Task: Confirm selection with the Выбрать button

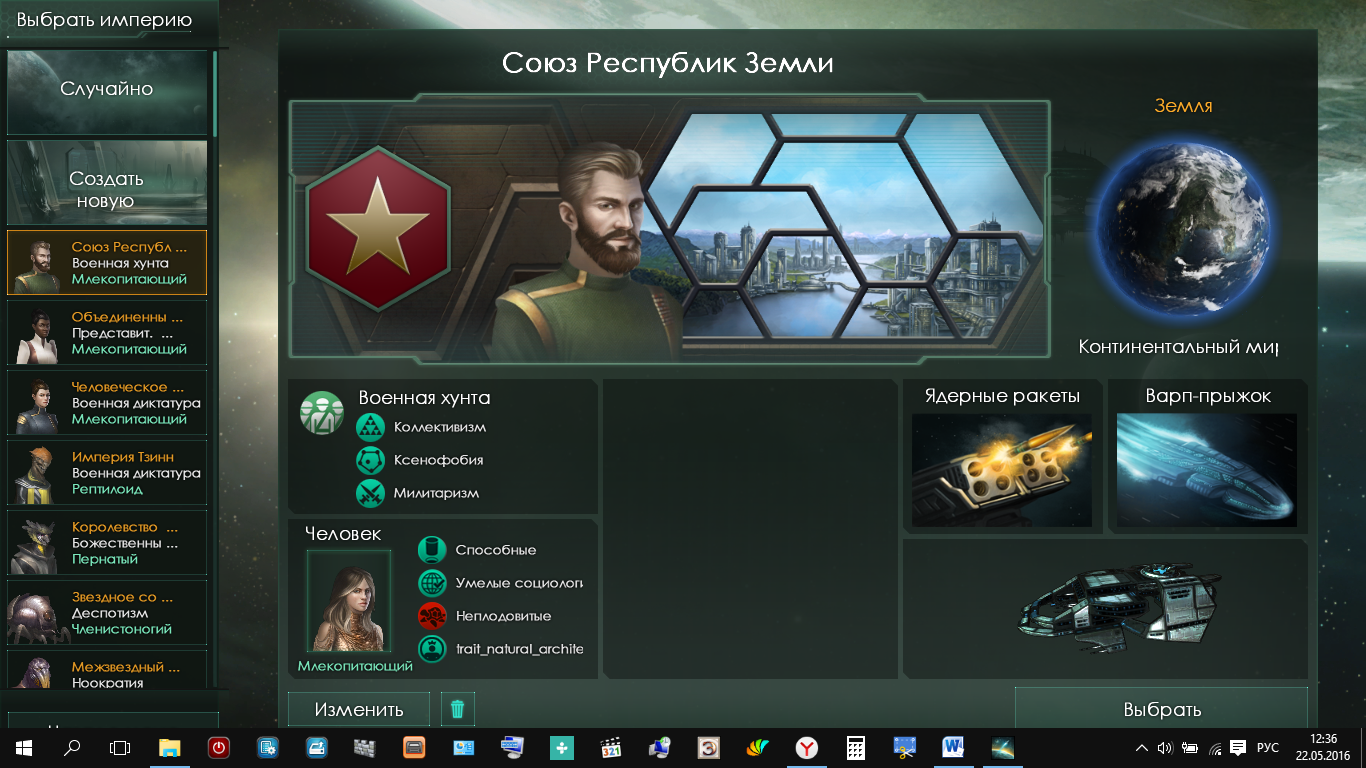Action: point(1161,709)
